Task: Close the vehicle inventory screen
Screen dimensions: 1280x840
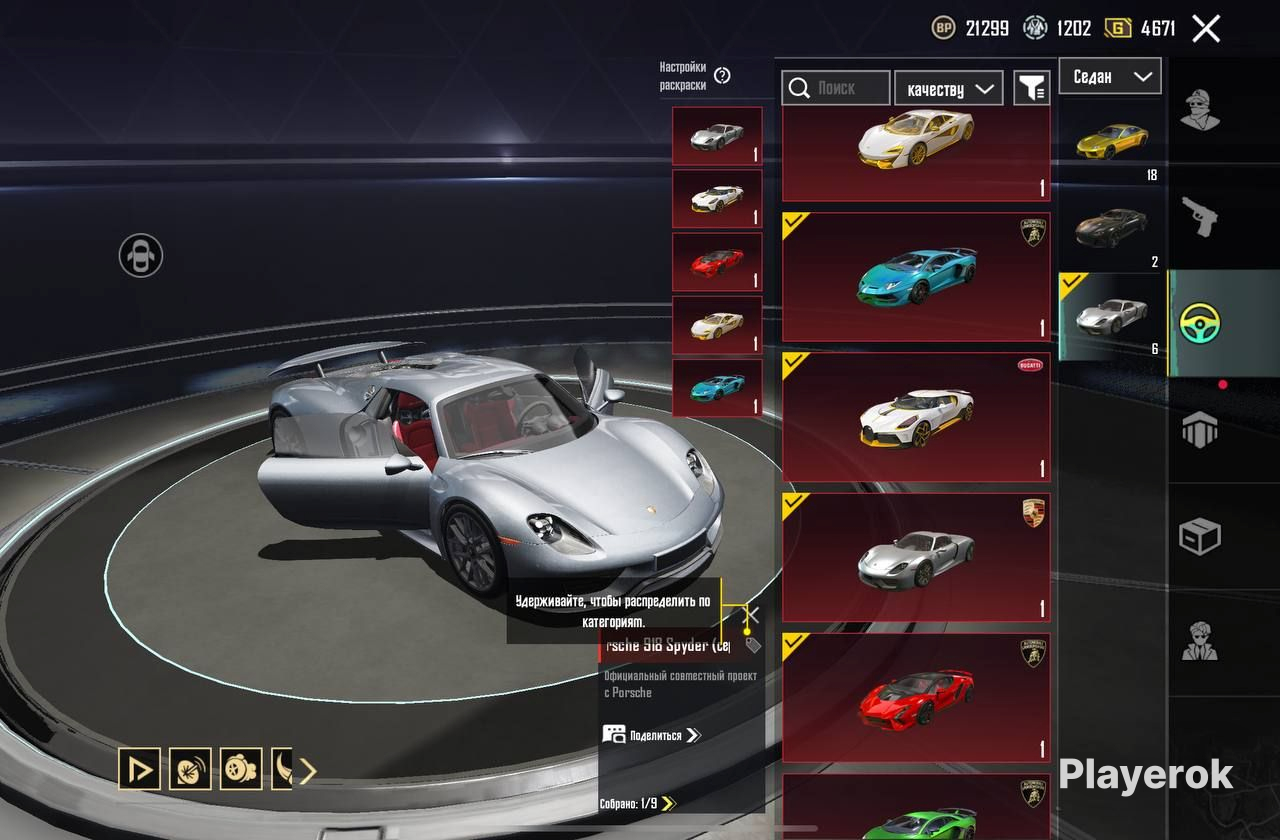Action: 1206,29
